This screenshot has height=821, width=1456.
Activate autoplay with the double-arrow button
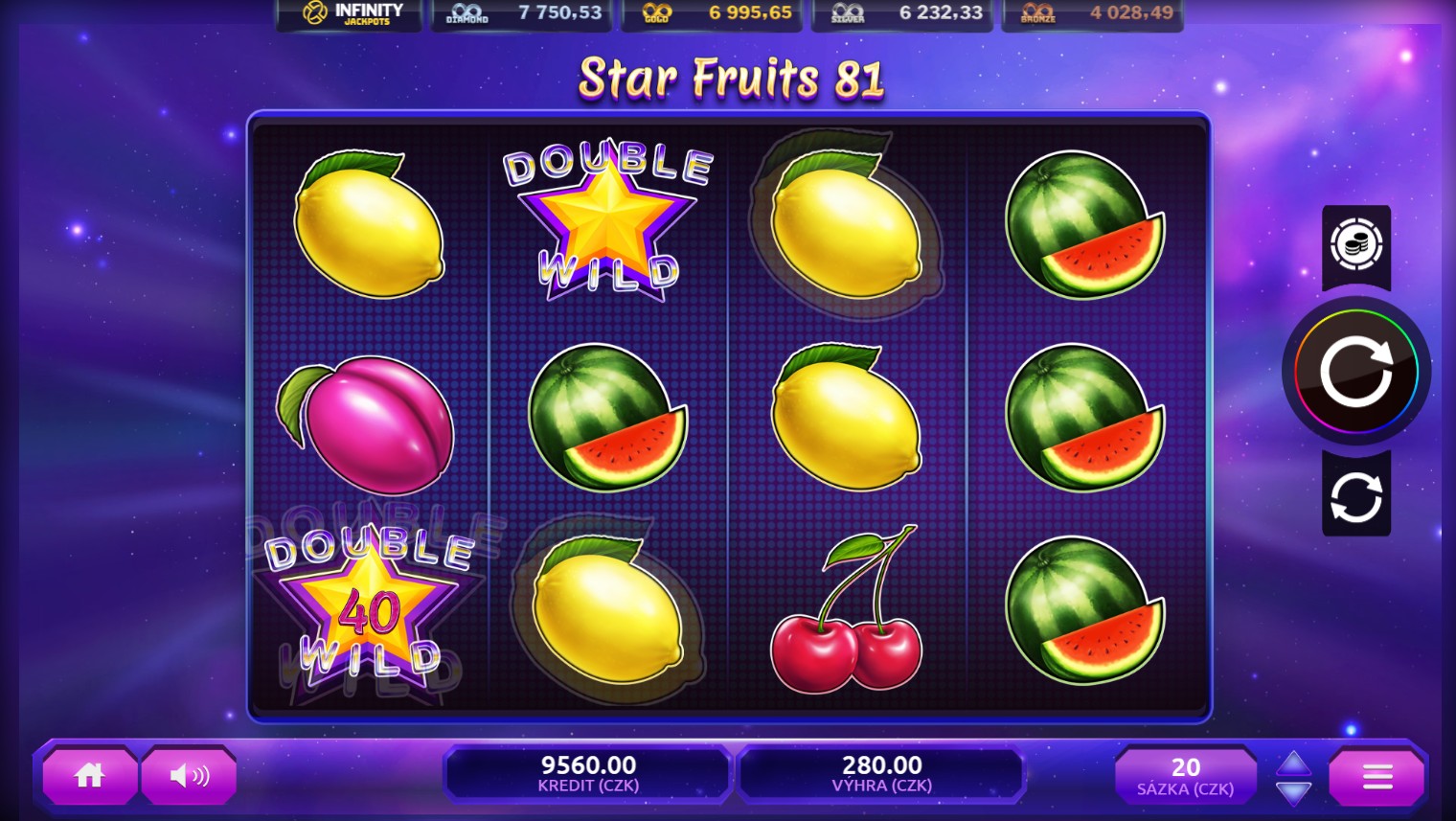coord(1356,496)
